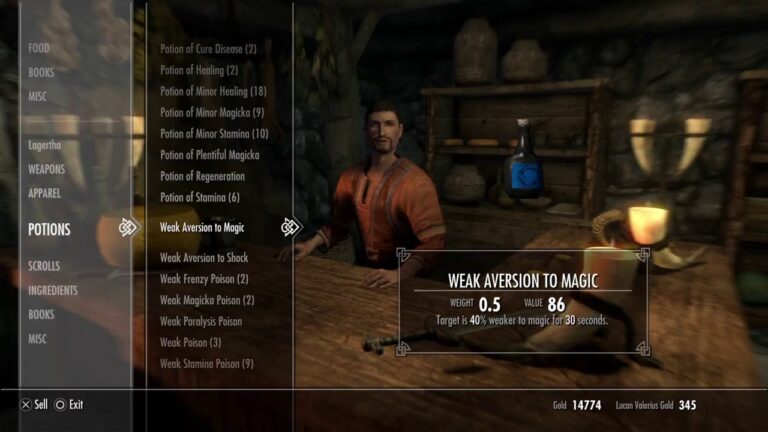Choose Potion of Healing (2)
This screenshot has height=432, width=768.
199,70
